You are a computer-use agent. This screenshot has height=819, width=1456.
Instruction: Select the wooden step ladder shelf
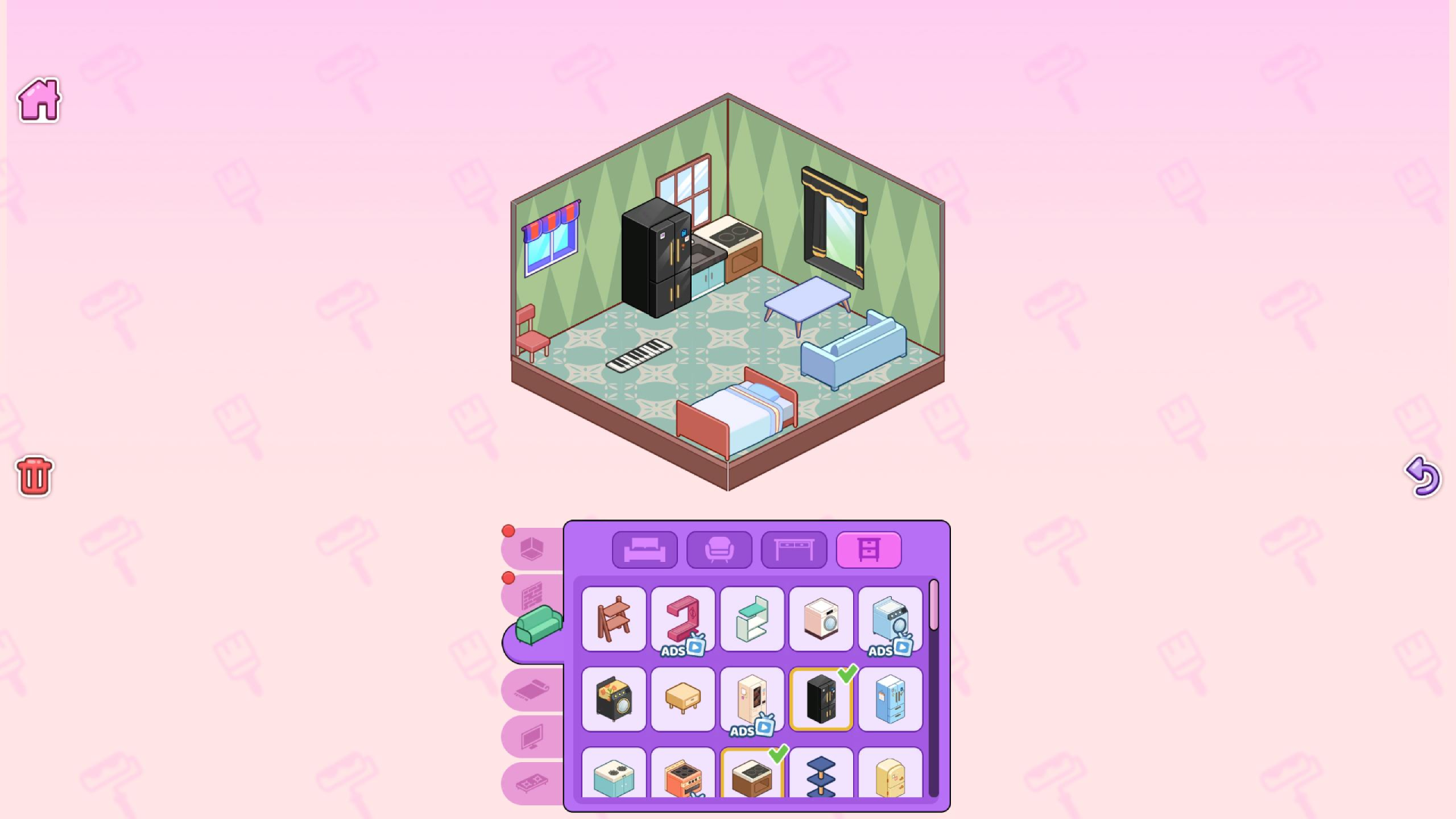pos(613,620)
